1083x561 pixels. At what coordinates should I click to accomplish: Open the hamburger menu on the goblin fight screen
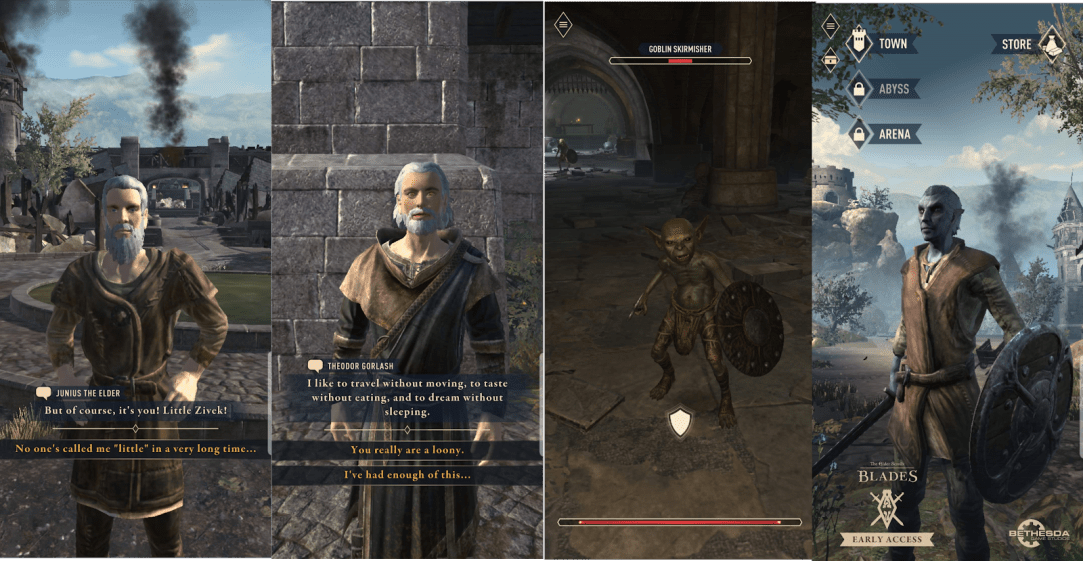(x=564, y=24)
